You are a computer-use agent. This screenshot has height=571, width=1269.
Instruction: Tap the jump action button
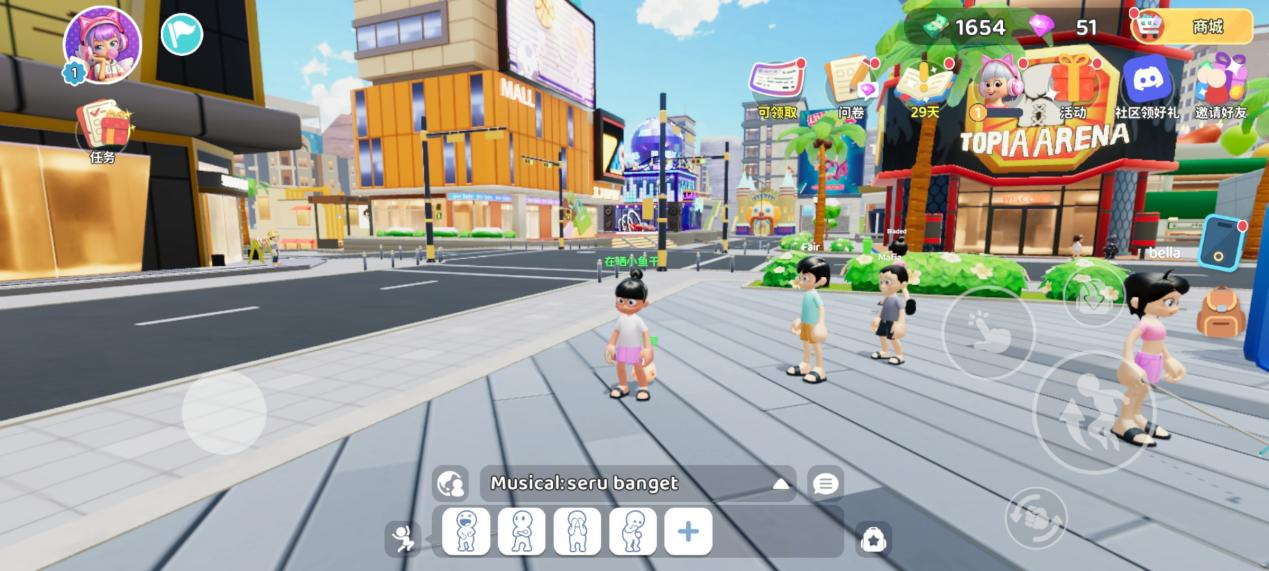coord(1092,410)
